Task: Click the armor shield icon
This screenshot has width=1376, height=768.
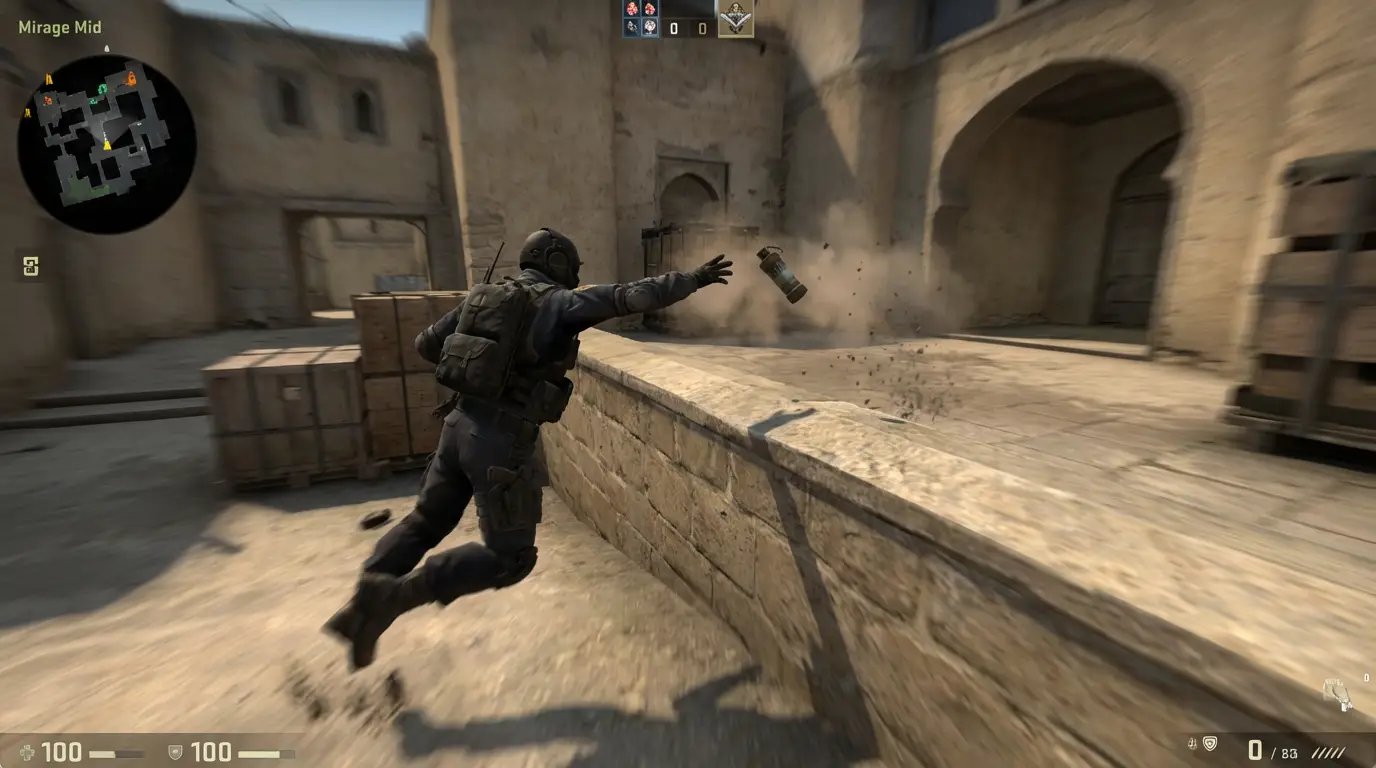Action: coord(176,753)
